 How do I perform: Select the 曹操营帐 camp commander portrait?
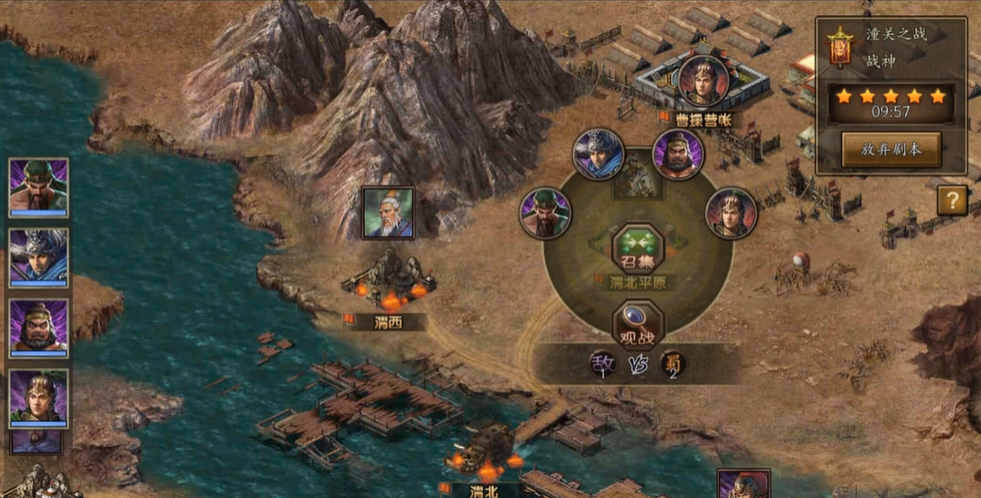coord(703,80)
